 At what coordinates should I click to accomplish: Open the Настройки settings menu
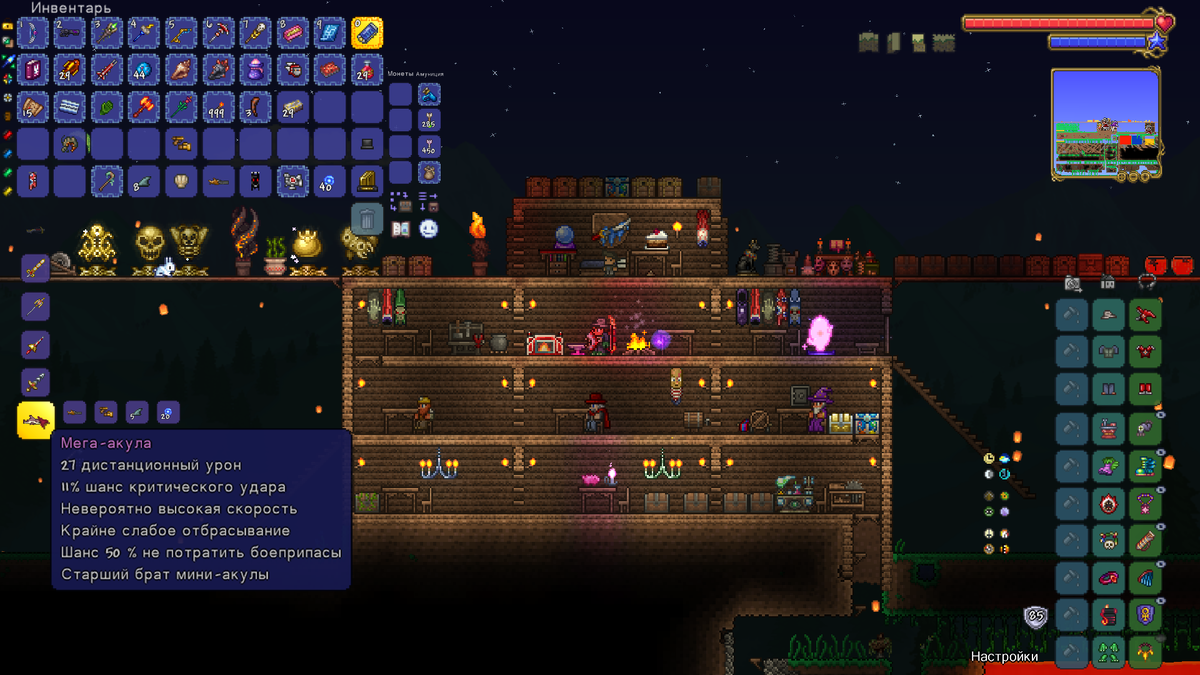tap(1004, 657)
